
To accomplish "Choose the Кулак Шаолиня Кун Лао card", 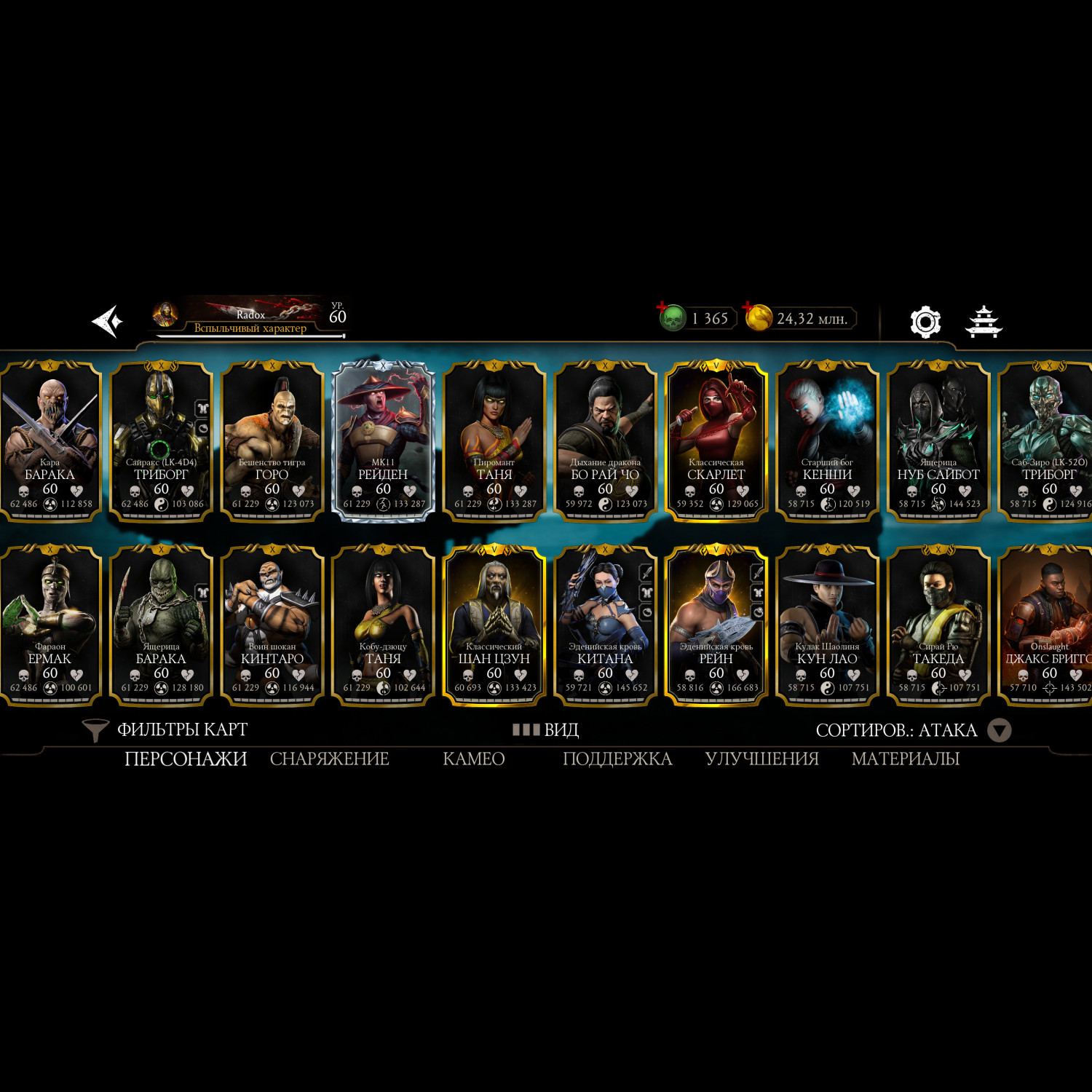I will (x=827, y=626).
